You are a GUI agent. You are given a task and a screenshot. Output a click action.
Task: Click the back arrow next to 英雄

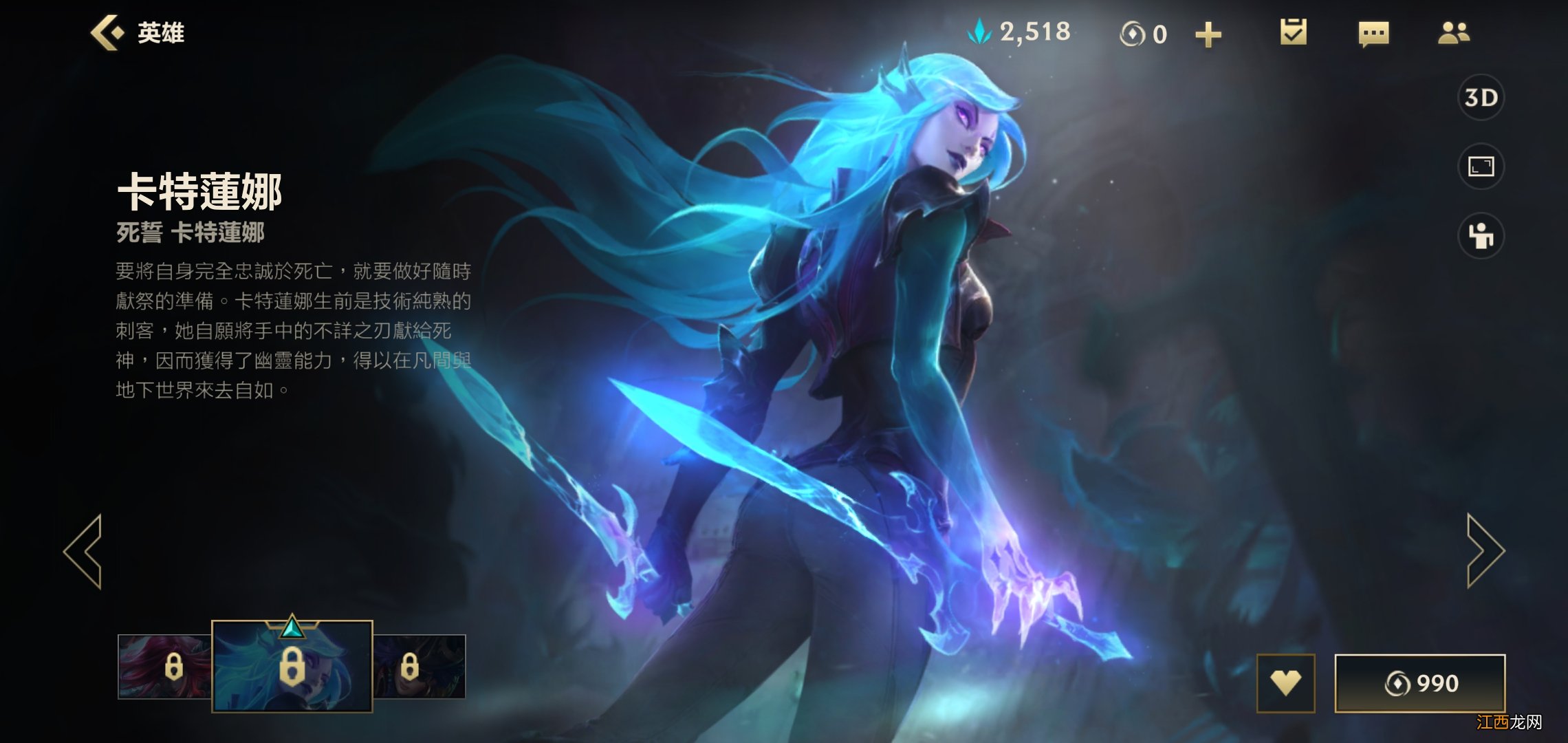107,32
